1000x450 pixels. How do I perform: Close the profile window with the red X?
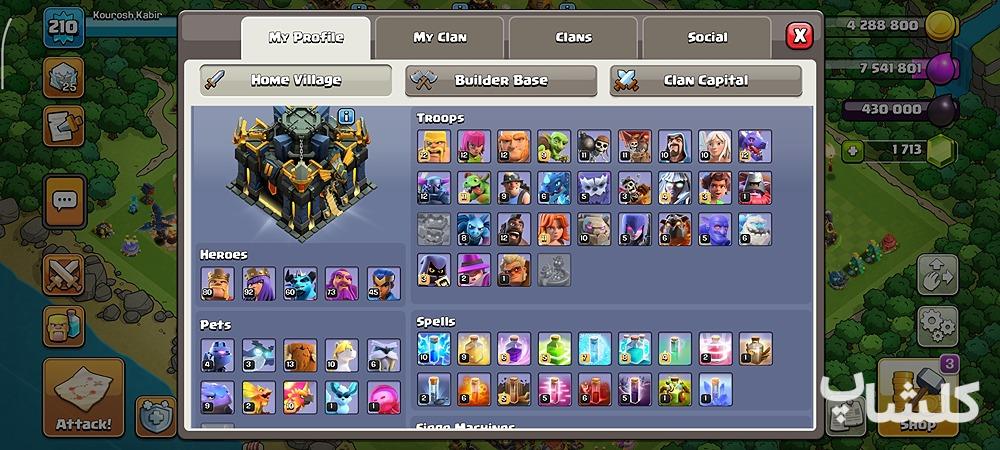[798, 37]
